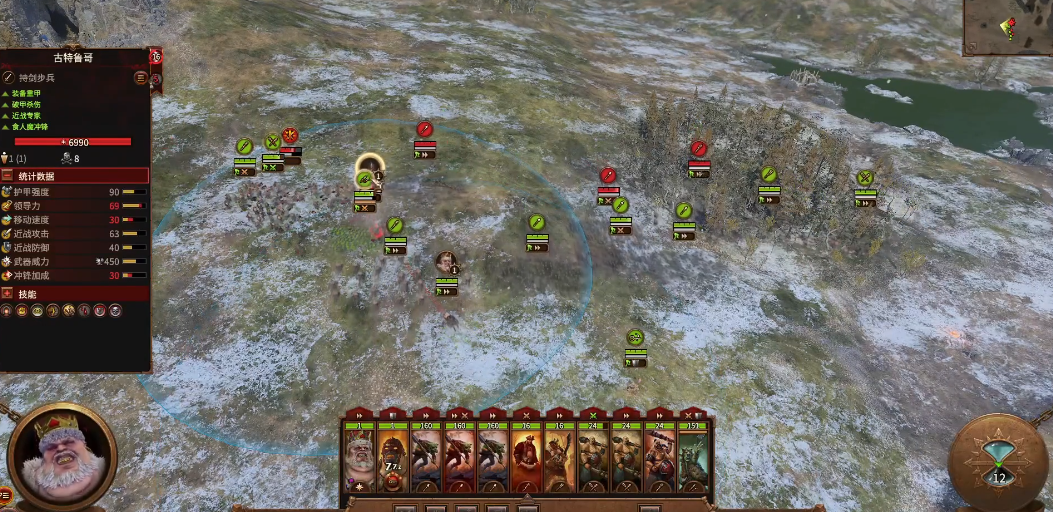Click the crowned ogre lord portrait medallion
Viewport: 1053px width, 512px height.
tap(61, 454)
